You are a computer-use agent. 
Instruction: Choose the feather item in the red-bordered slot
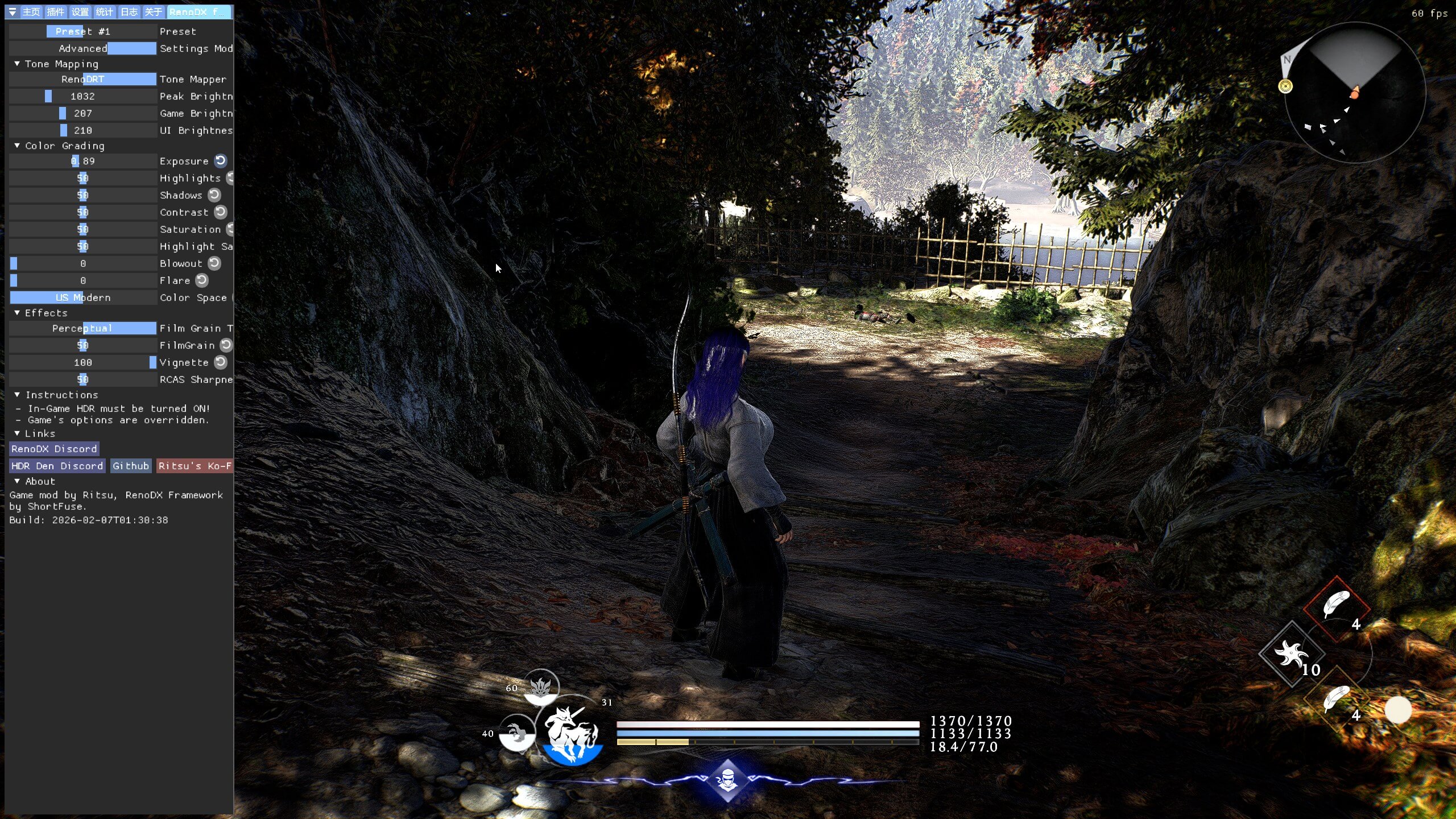pos(1337,605)
